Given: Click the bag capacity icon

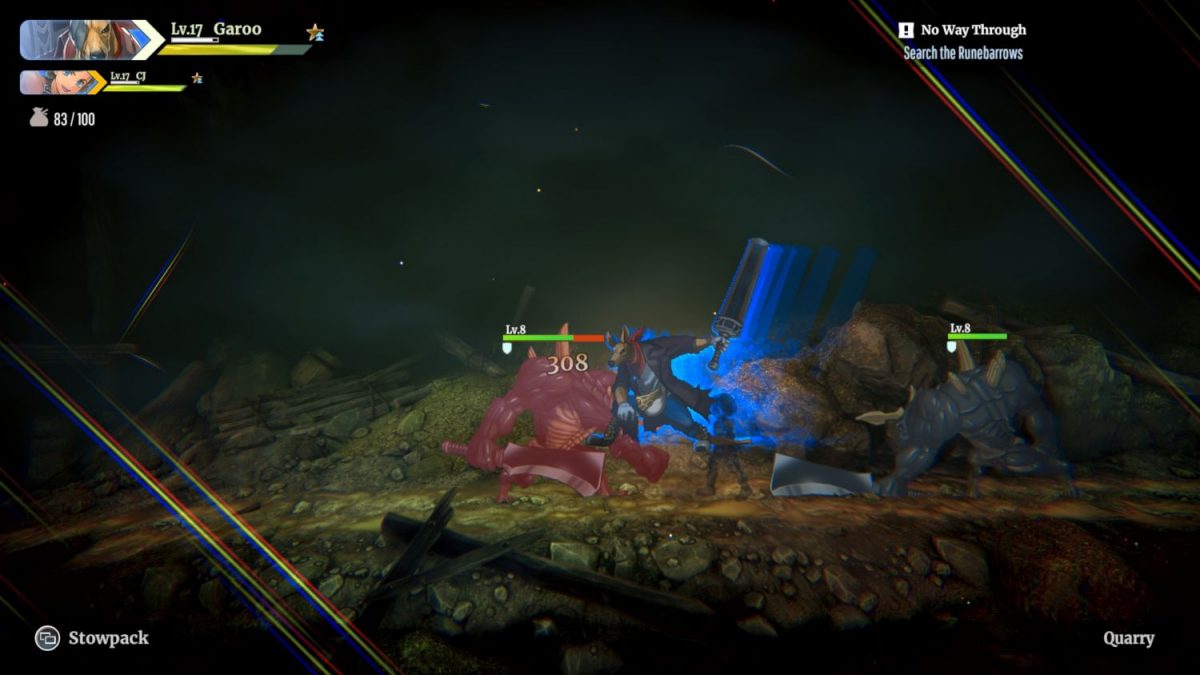Looking at the screenshot, I should pyautogui.click(x=39, y=118).
